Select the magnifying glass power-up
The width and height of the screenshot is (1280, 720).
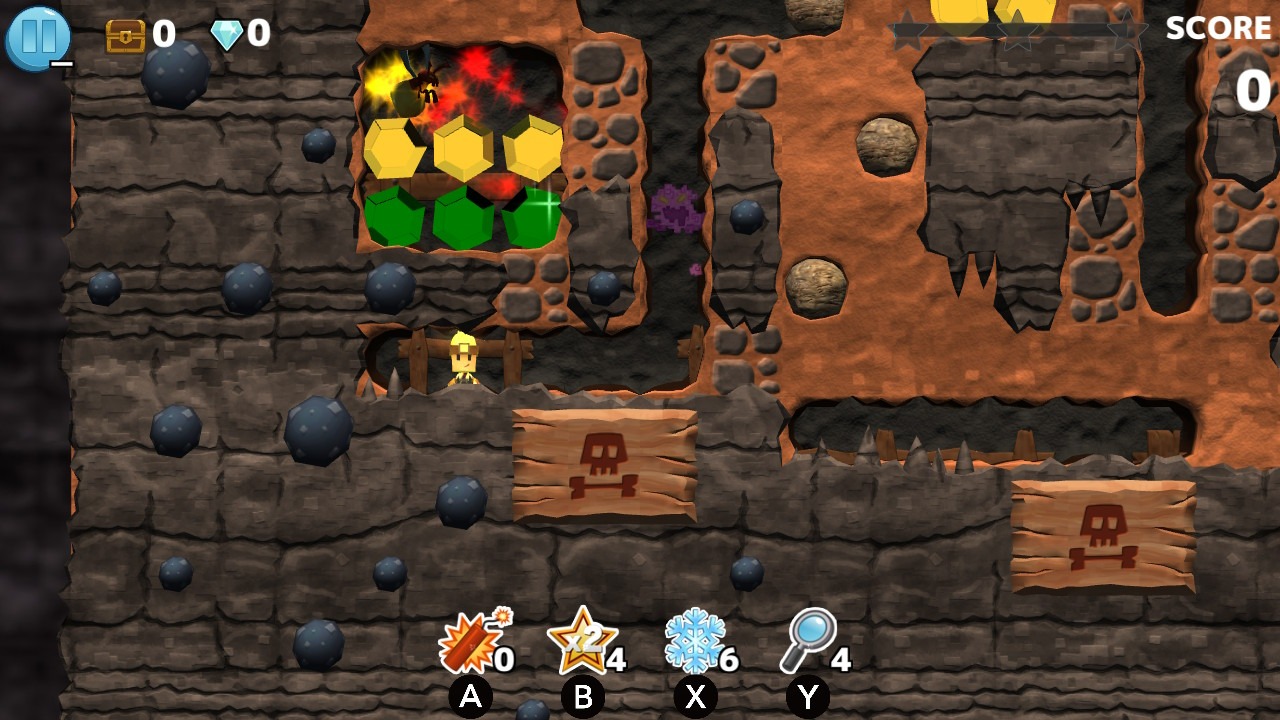(808, 638)
